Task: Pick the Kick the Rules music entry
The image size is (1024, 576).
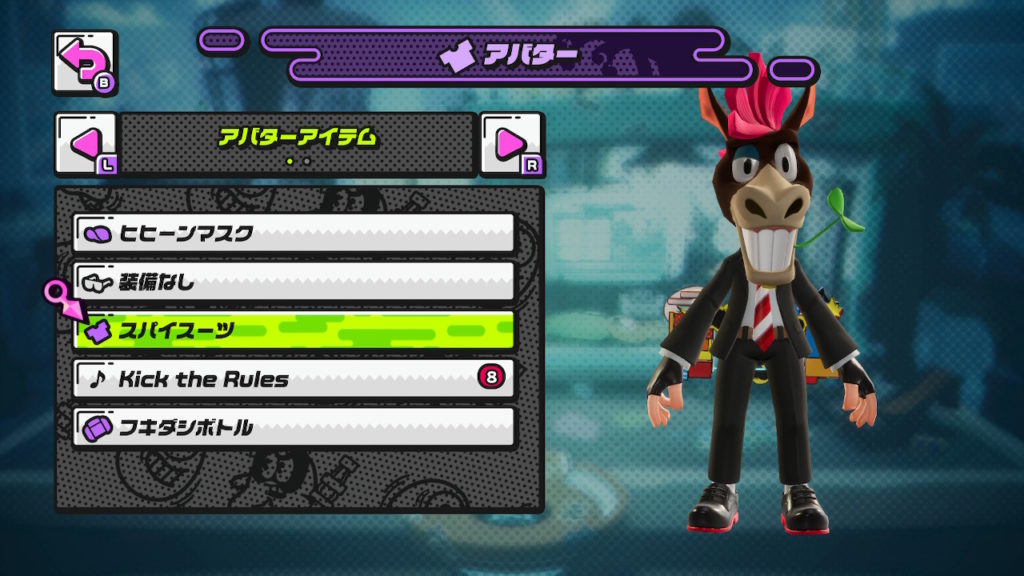Action: click(294, 379)
